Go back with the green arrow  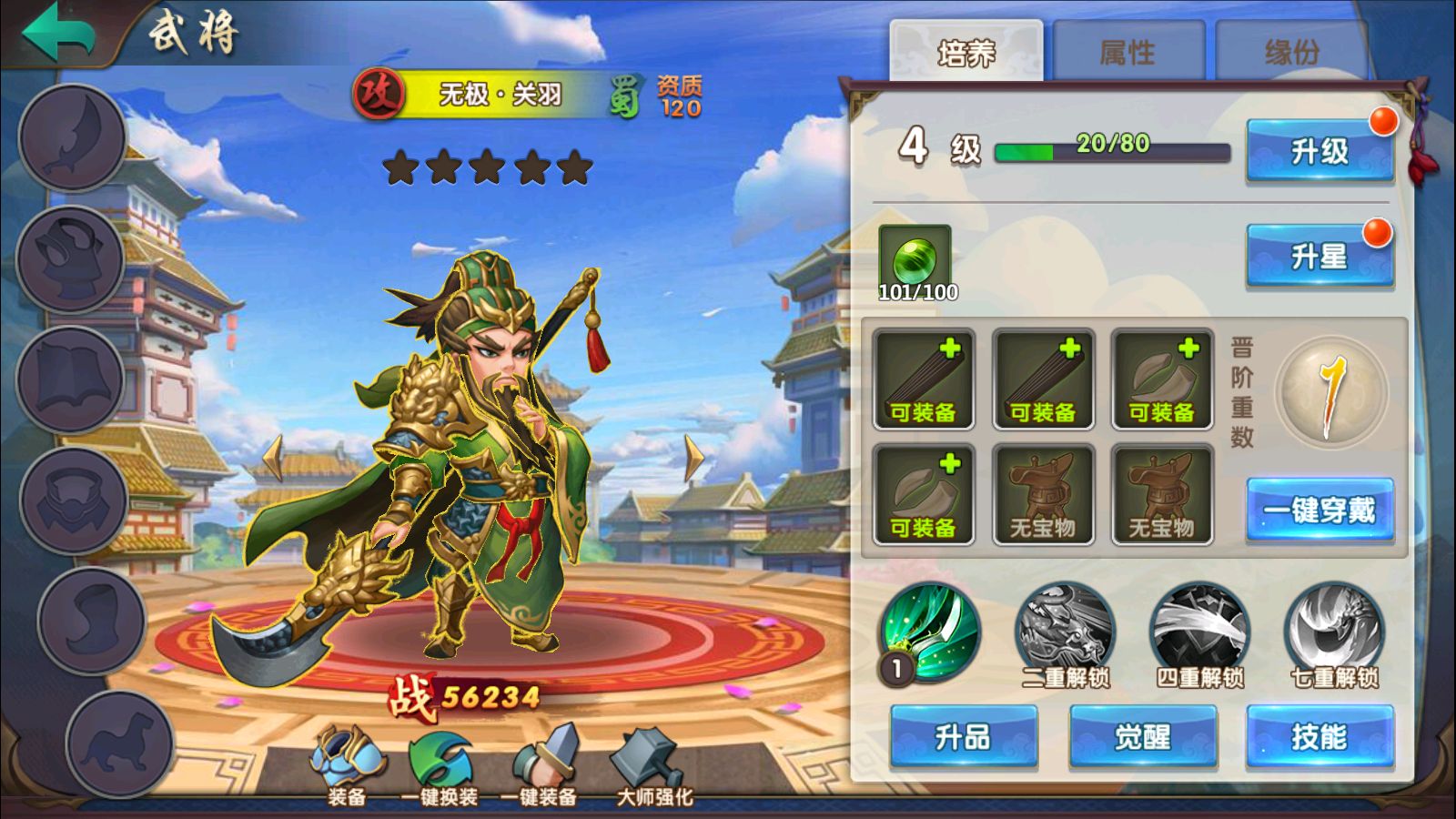pos(59,32)
